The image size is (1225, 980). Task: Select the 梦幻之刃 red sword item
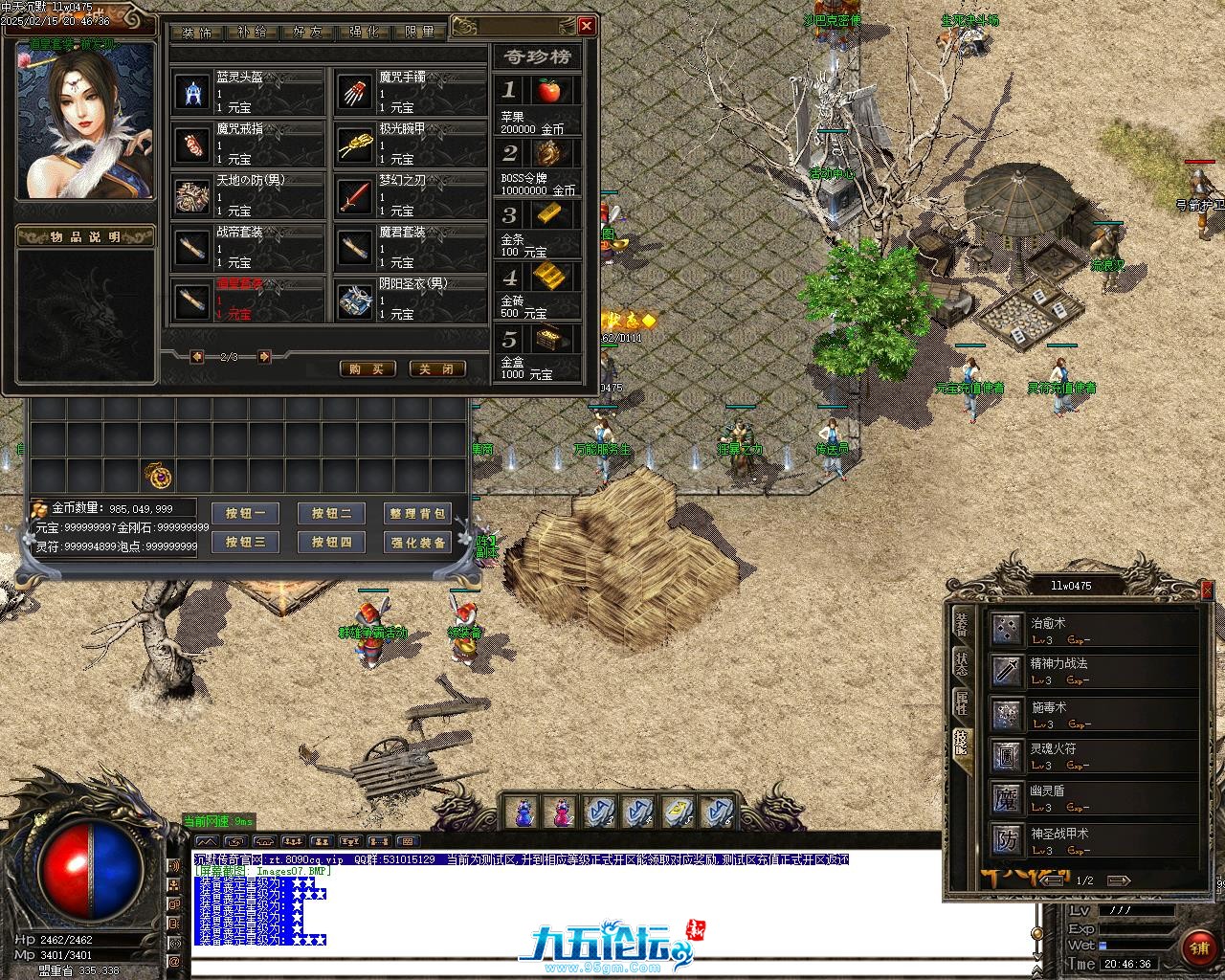pos(356,196)
